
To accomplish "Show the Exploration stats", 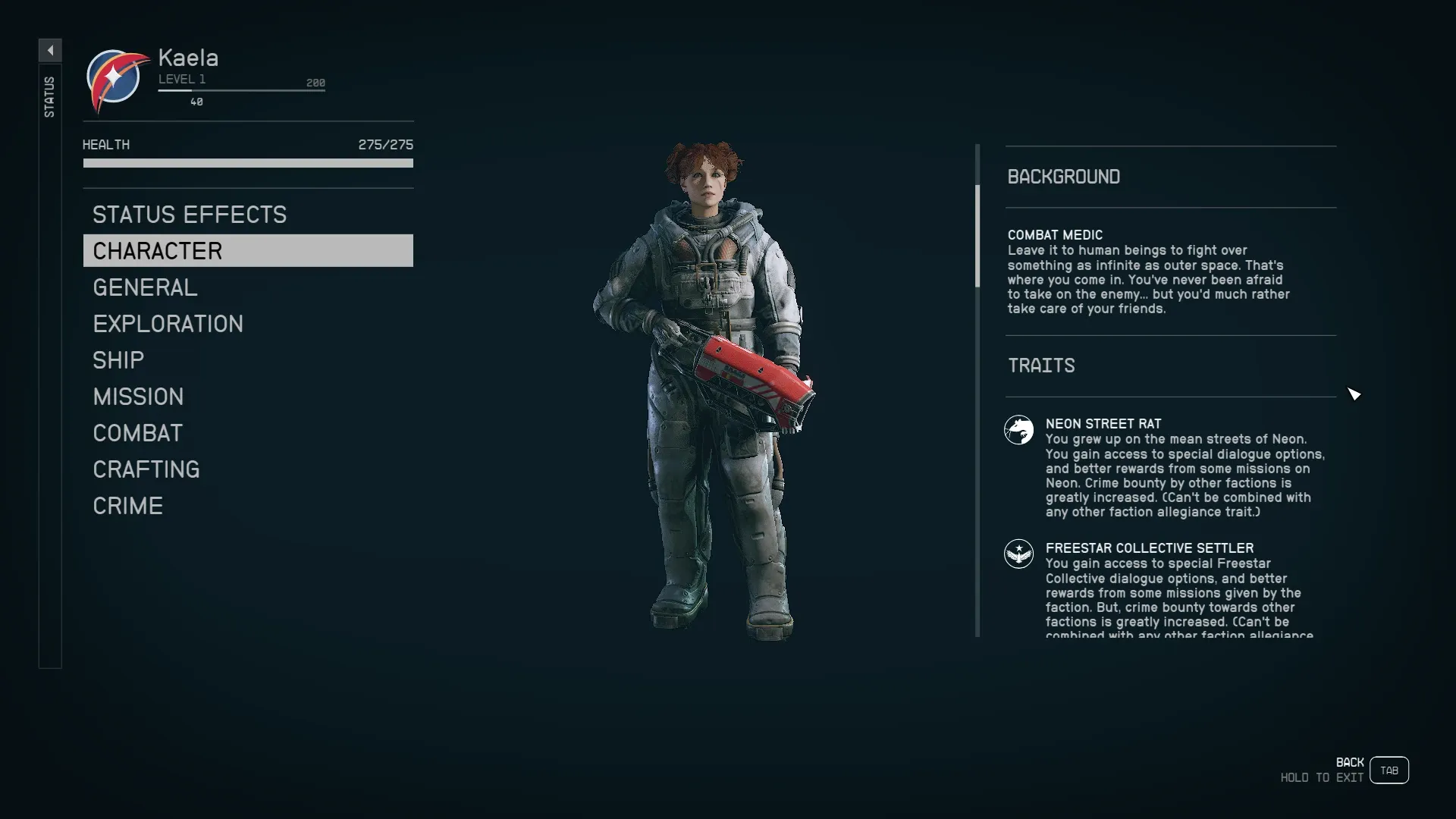I will click(x=168, y=324).
